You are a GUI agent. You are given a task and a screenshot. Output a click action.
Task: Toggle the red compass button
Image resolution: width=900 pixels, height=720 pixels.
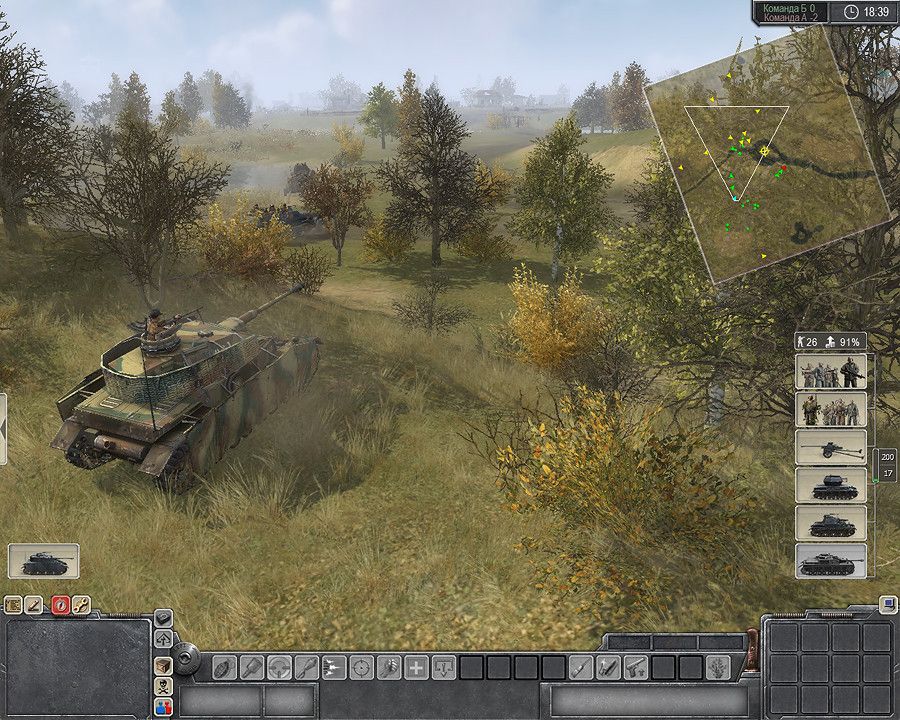tap(60, 605)
